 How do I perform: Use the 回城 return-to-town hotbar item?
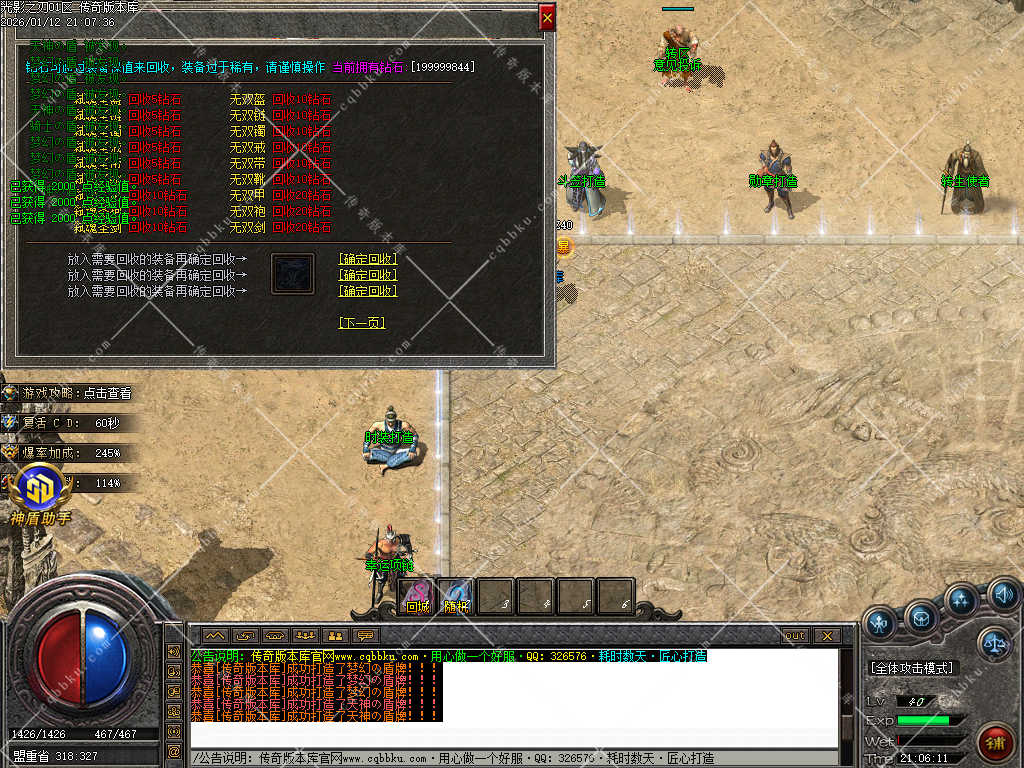[x=417, y=597]
